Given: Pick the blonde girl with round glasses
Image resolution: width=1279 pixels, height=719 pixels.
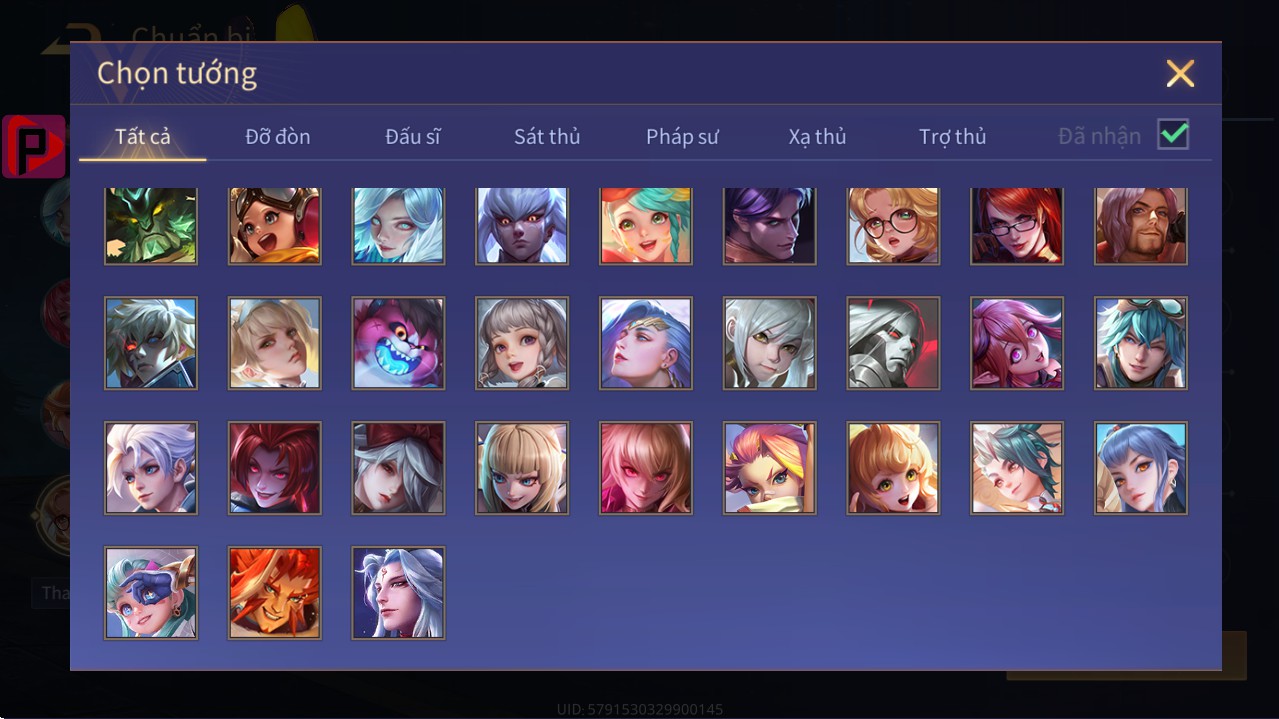Looking at the screenshot, I should tap(893, 225).
